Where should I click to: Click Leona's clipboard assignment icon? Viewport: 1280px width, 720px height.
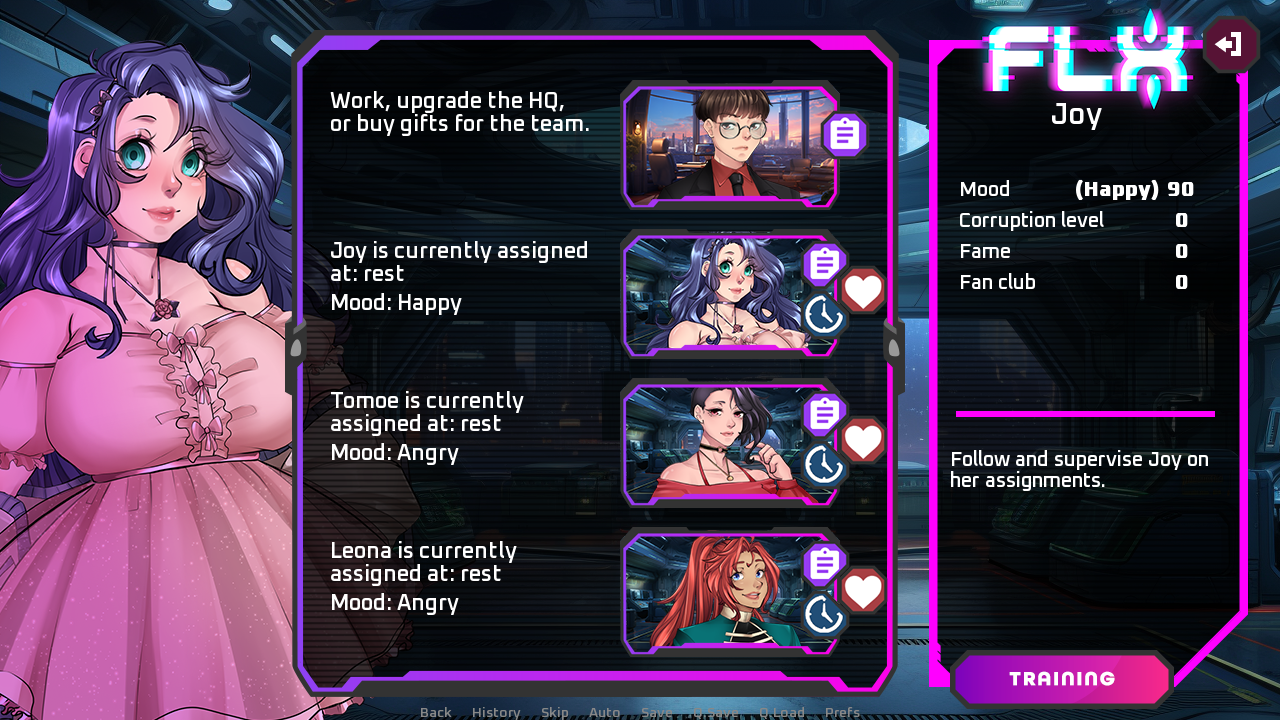(x=823, y=563)
